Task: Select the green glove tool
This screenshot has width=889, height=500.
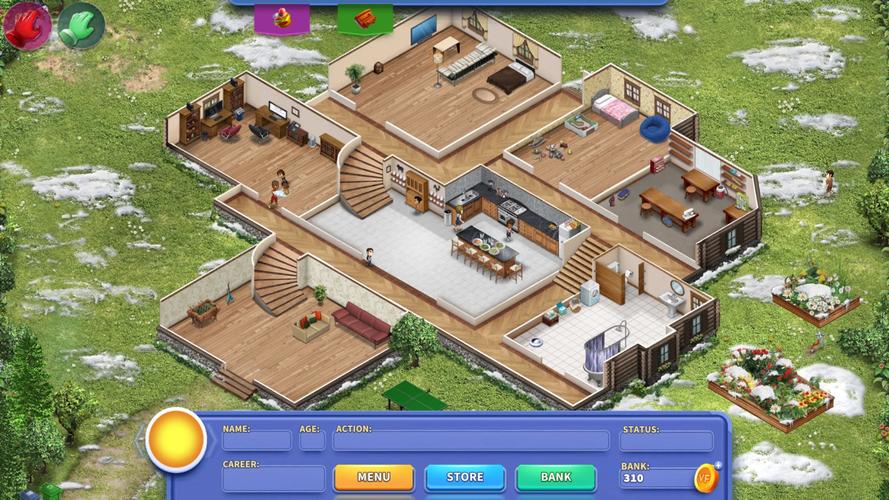Action: click(81, 25)
